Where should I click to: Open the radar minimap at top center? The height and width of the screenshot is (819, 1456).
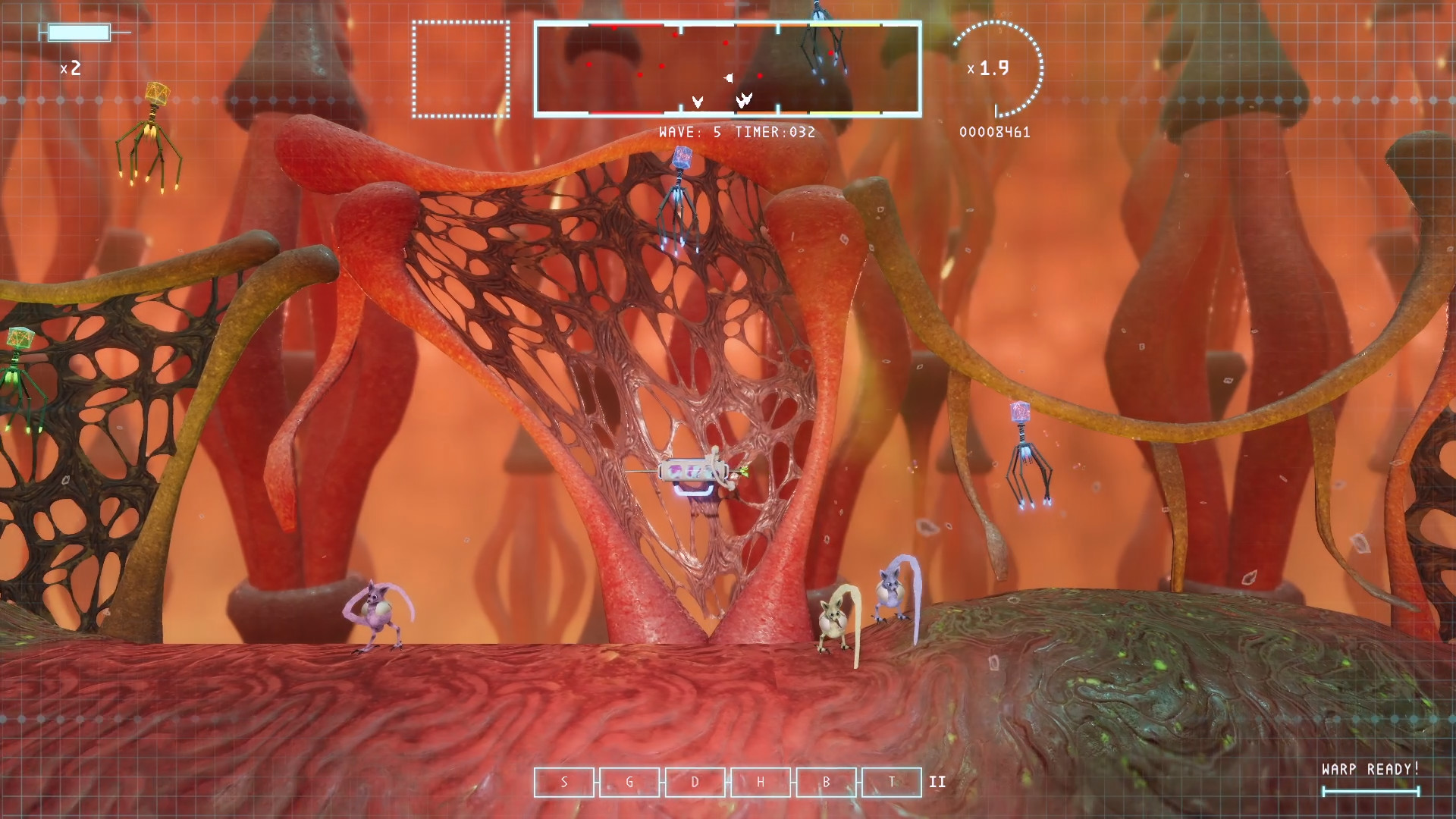(727, 69)
